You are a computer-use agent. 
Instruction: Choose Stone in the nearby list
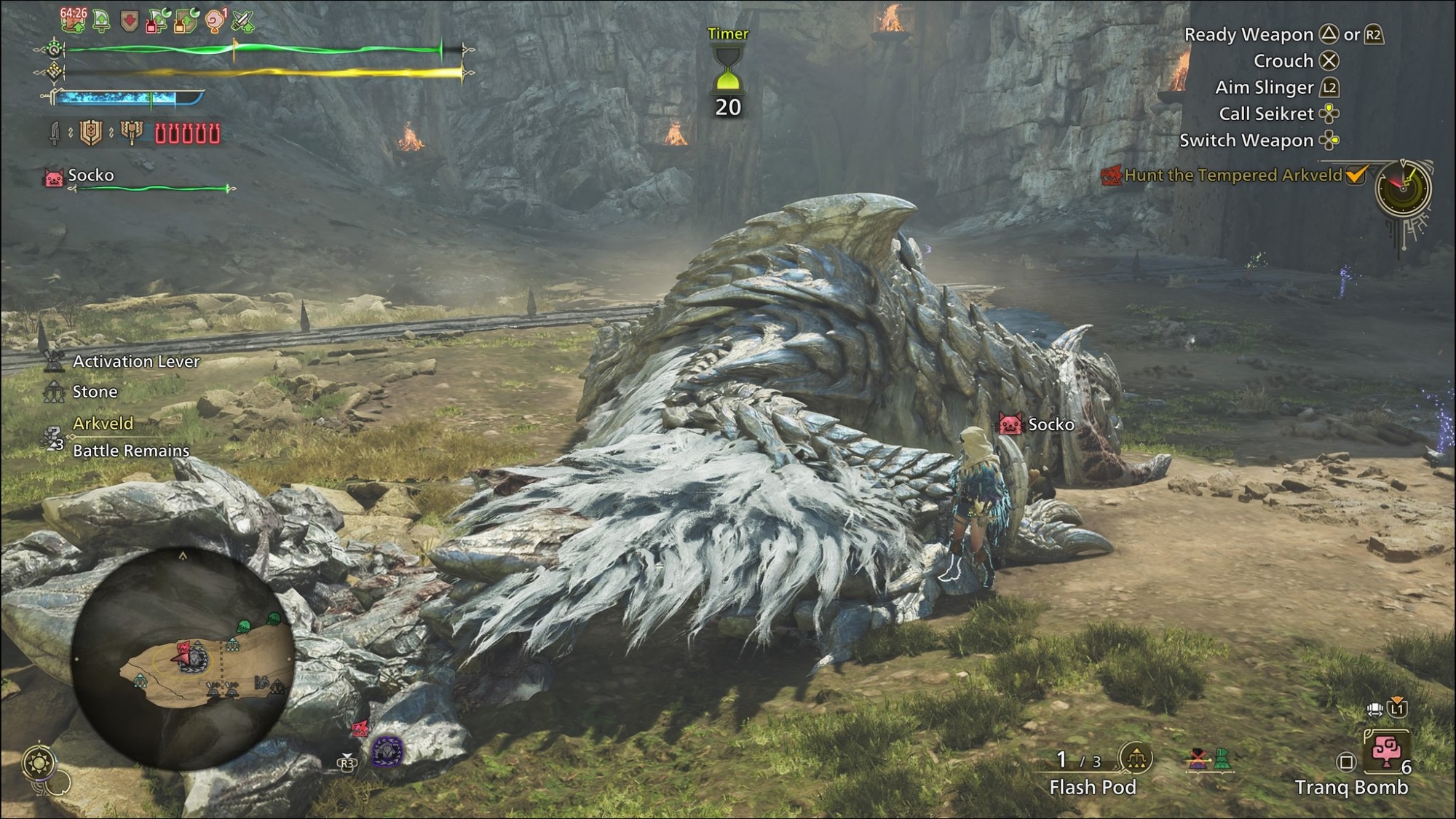pos(95,392)
